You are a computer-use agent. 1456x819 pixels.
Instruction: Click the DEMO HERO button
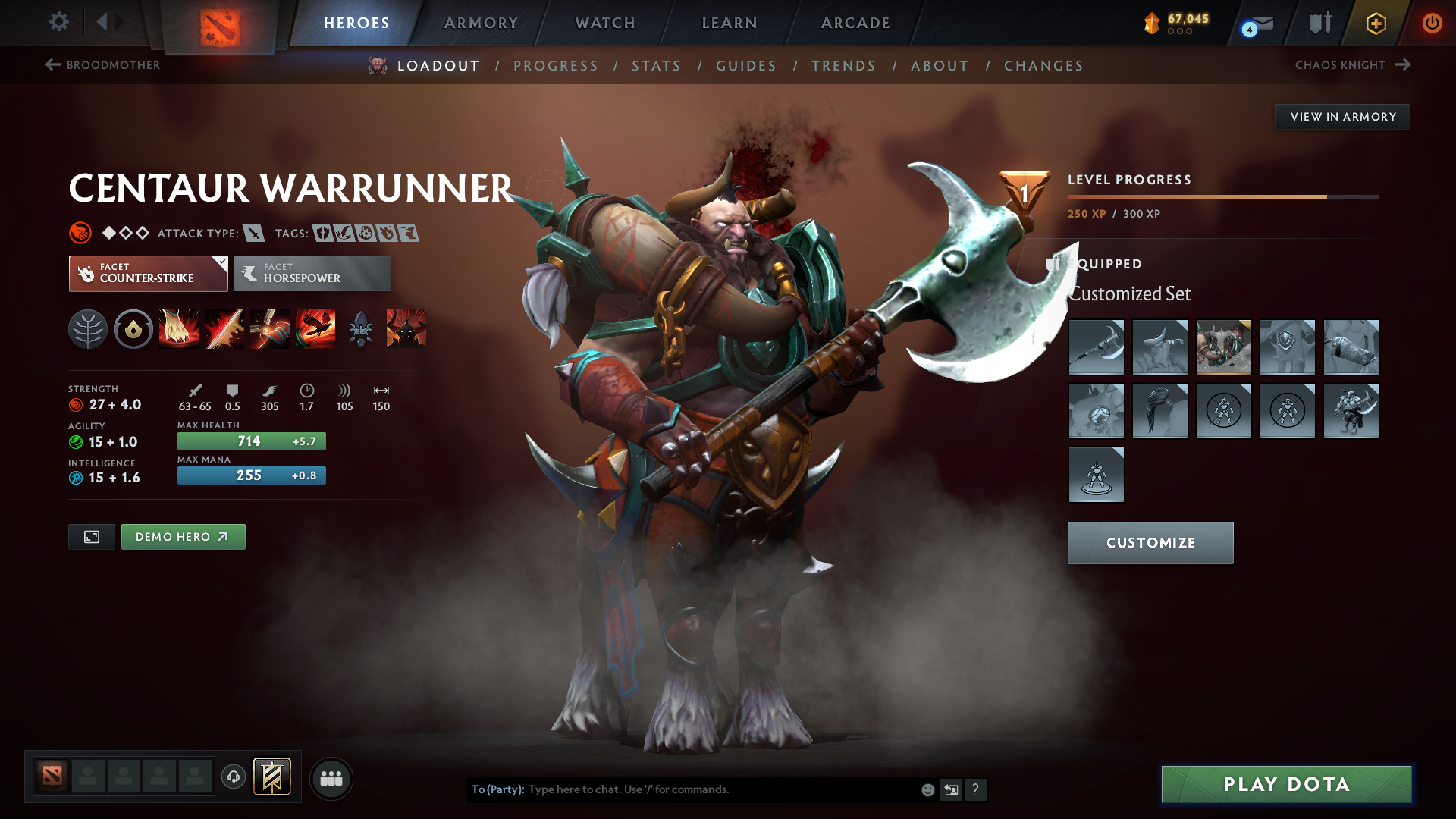183,536
